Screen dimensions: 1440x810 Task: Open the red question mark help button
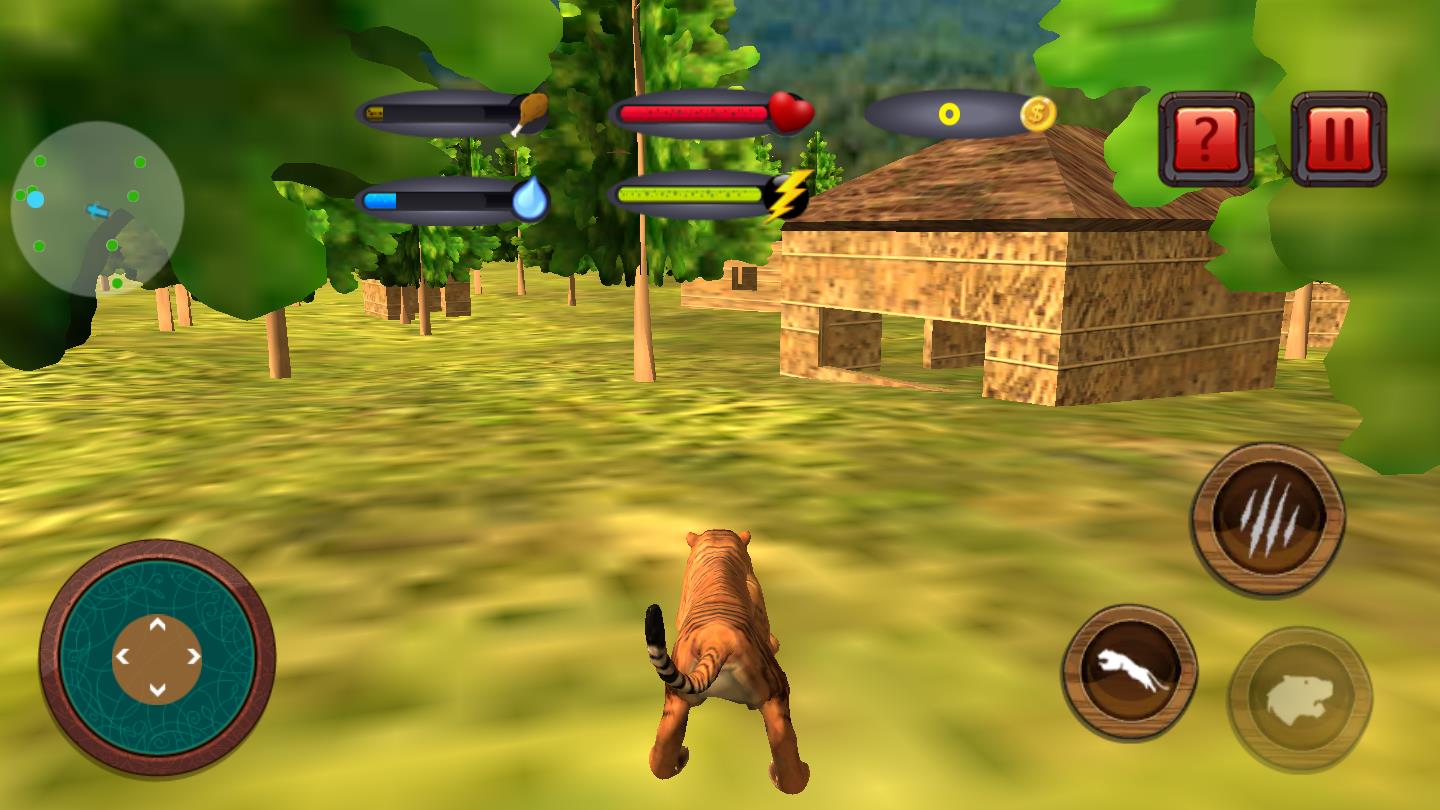(1206, 140)
